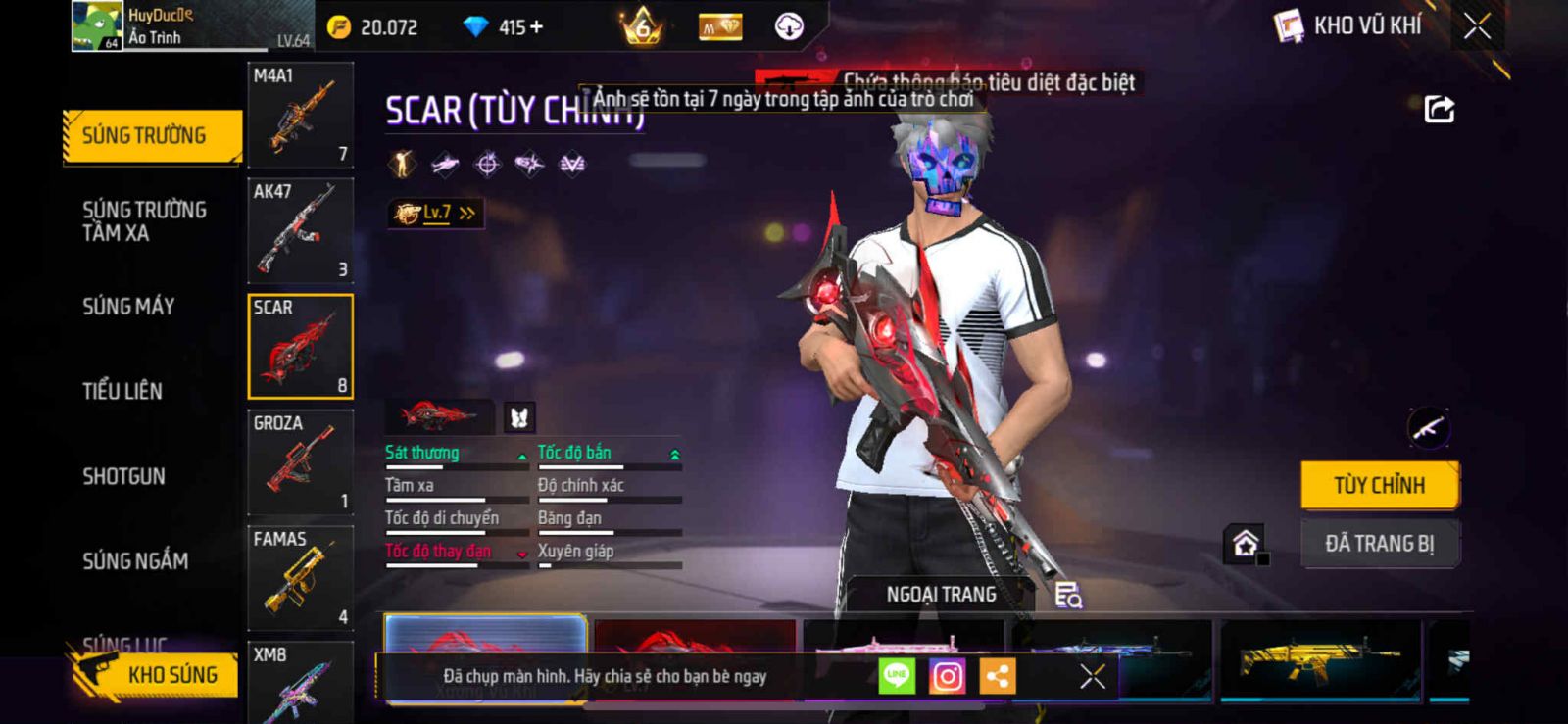
Task: Click the Tùy Chỉnh customize button
Action: point(1379,485)
